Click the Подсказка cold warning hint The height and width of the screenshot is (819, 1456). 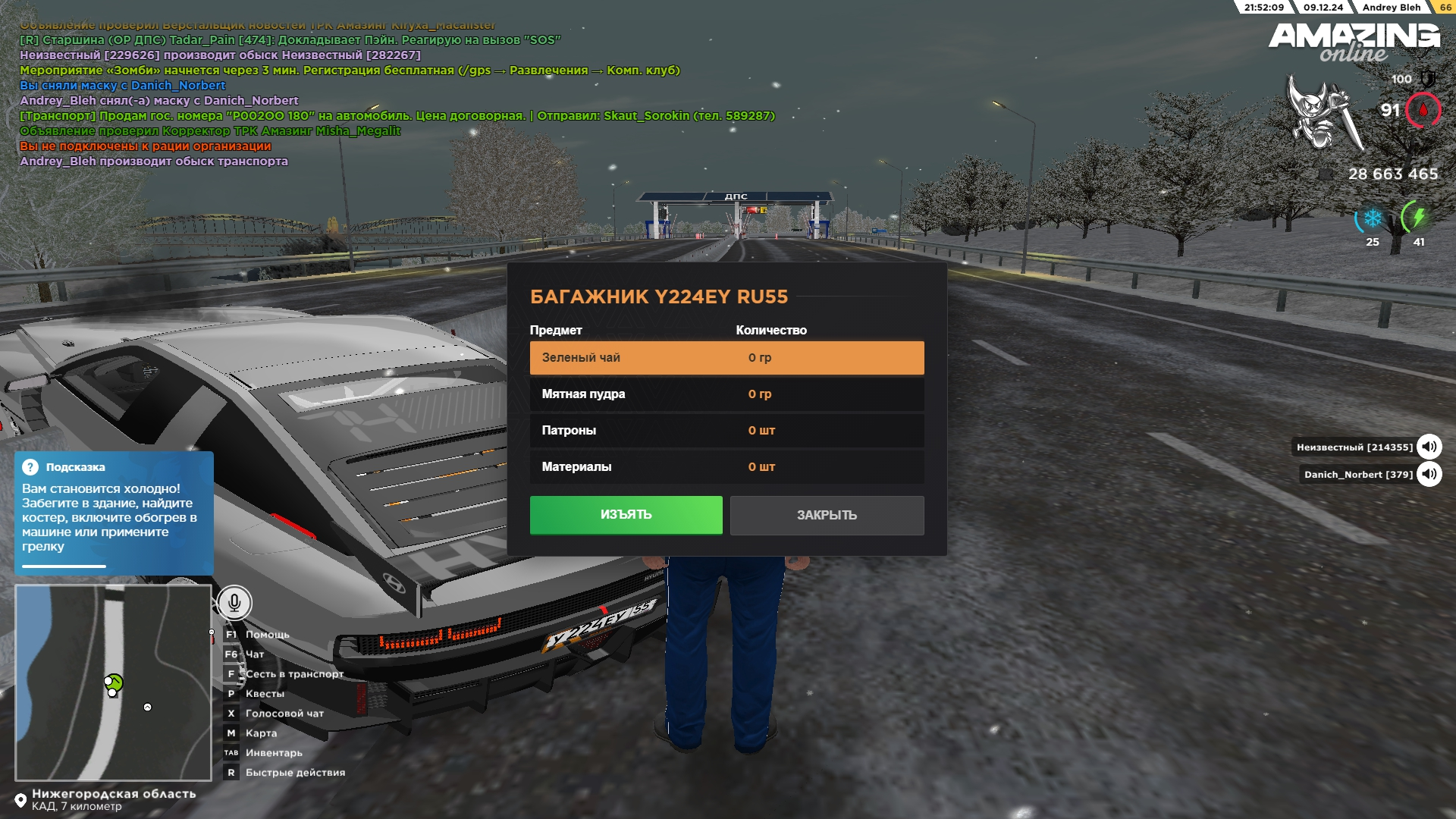click(114, 513)
